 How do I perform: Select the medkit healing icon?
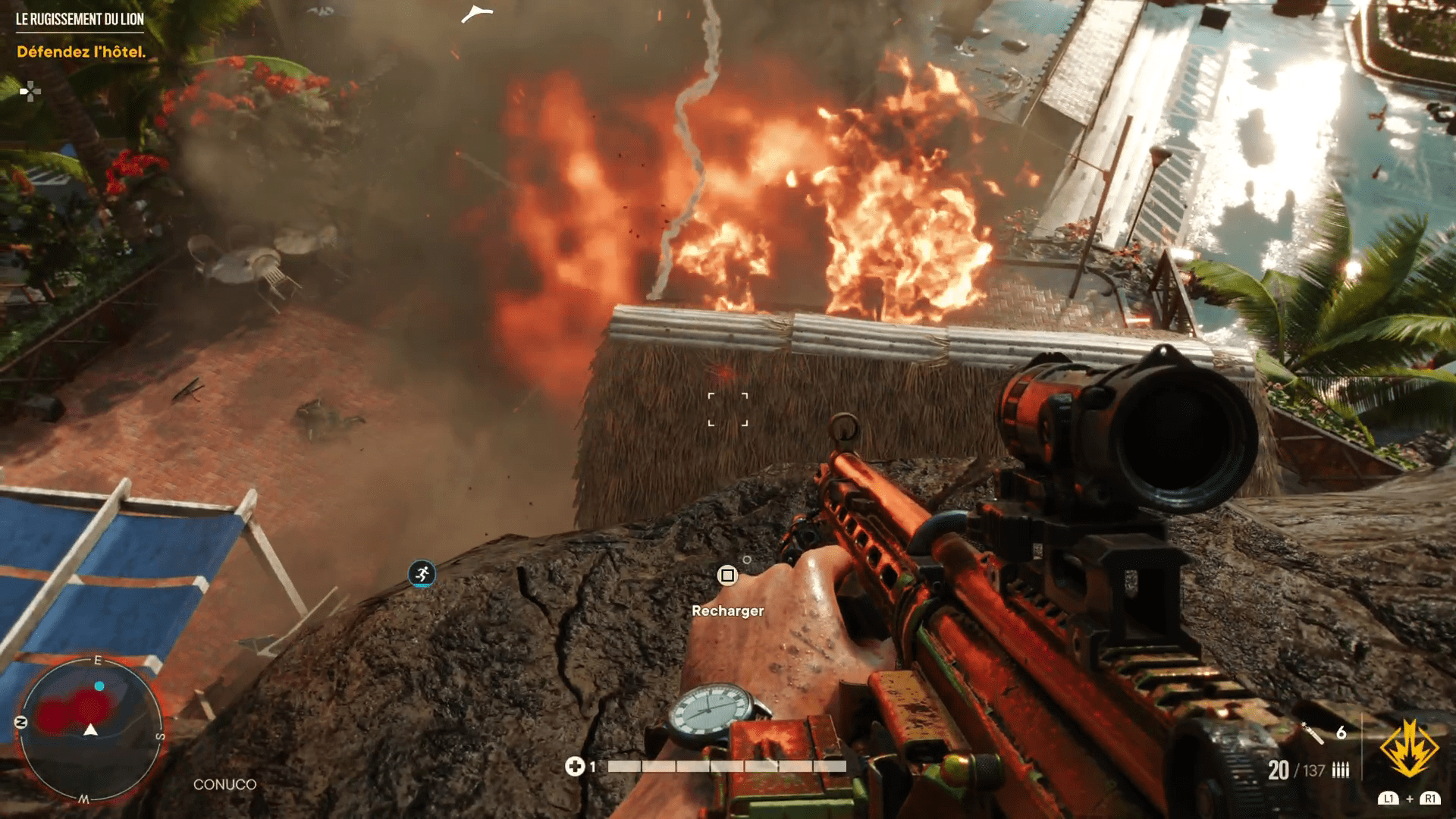[574, 767]
